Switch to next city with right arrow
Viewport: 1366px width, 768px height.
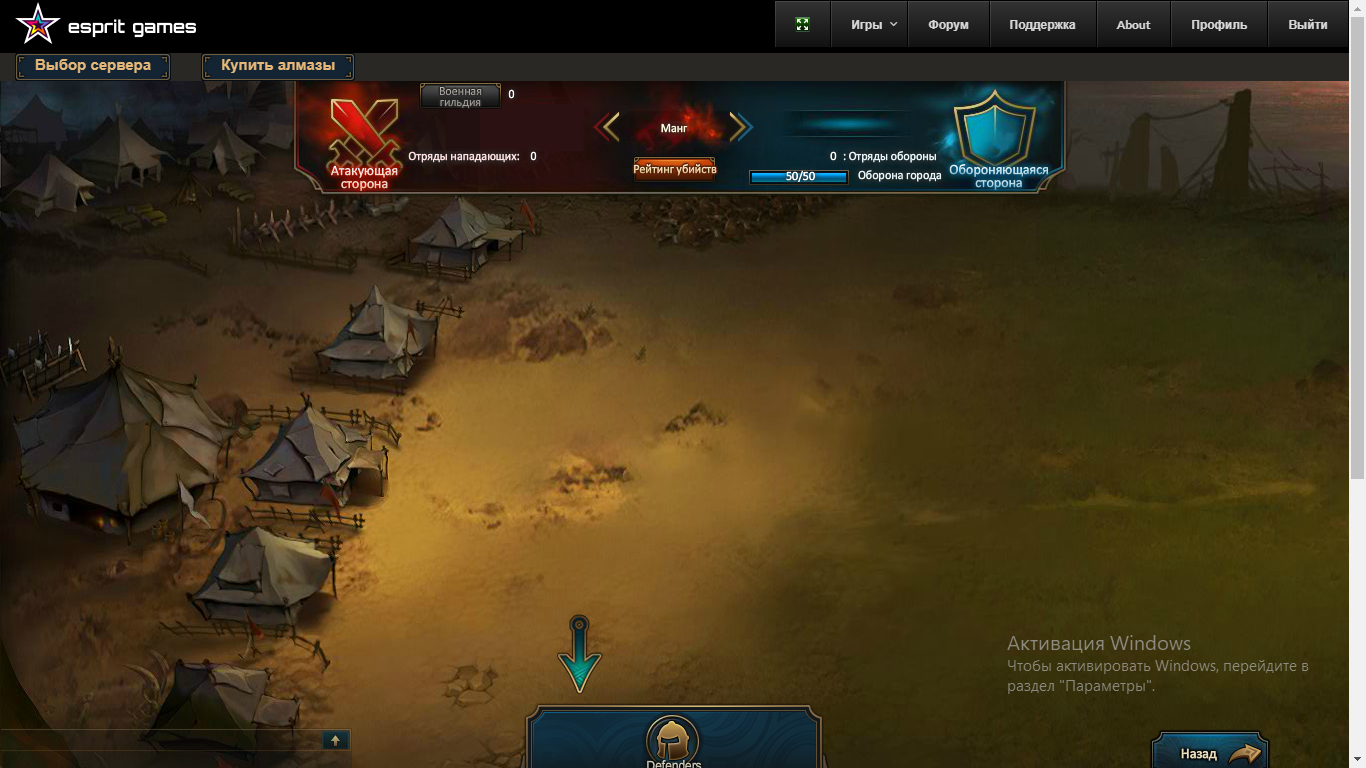click(740, 127)
